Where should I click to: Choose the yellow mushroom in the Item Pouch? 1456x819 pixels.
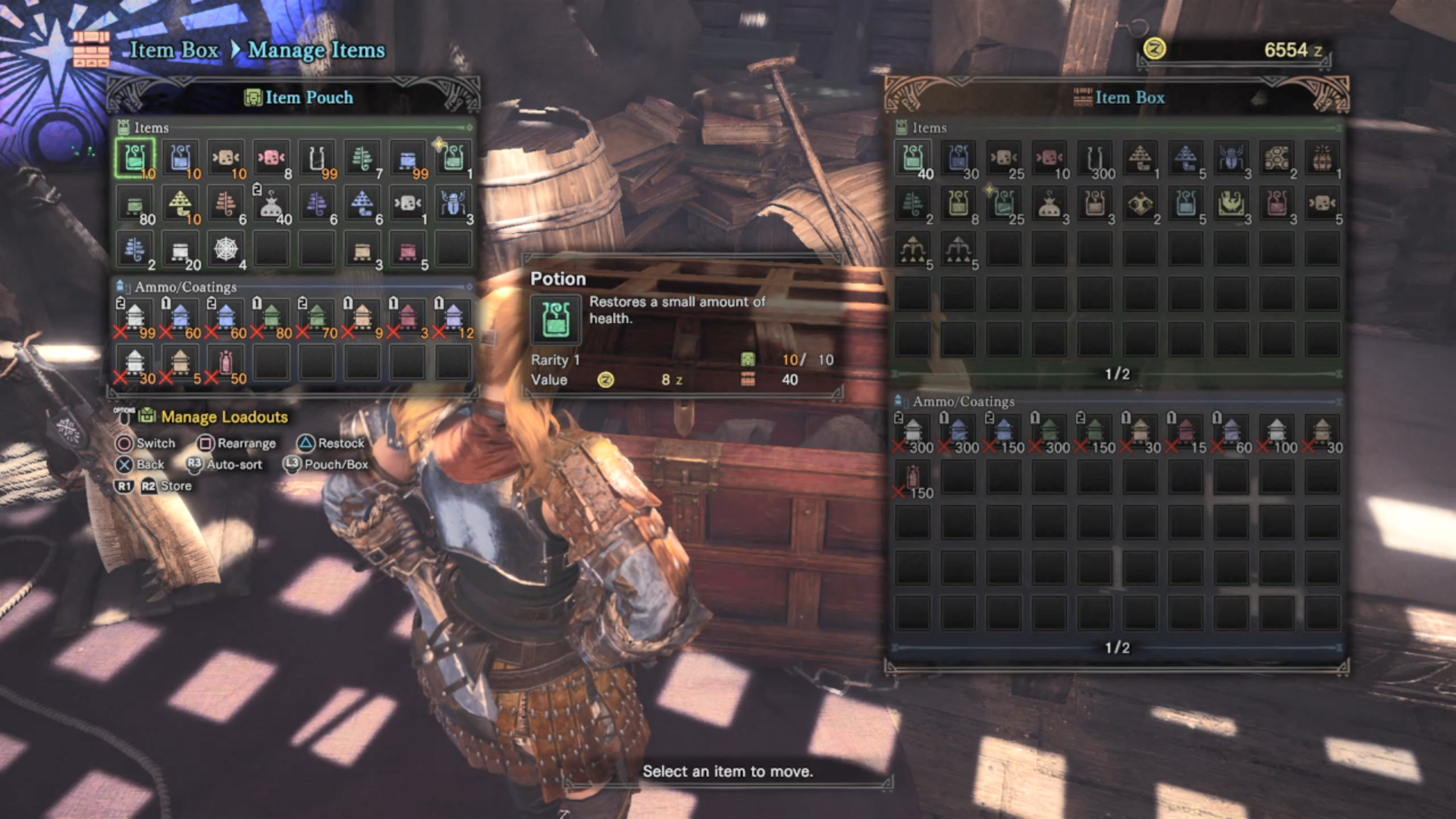coord(180,204)
